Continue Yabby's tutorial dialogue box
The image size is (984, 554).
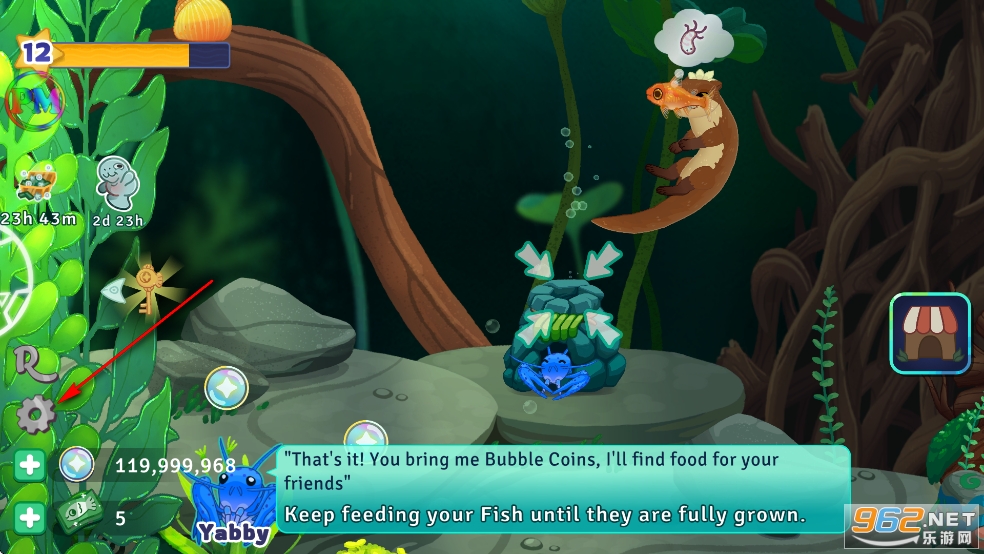coord(563,488)
